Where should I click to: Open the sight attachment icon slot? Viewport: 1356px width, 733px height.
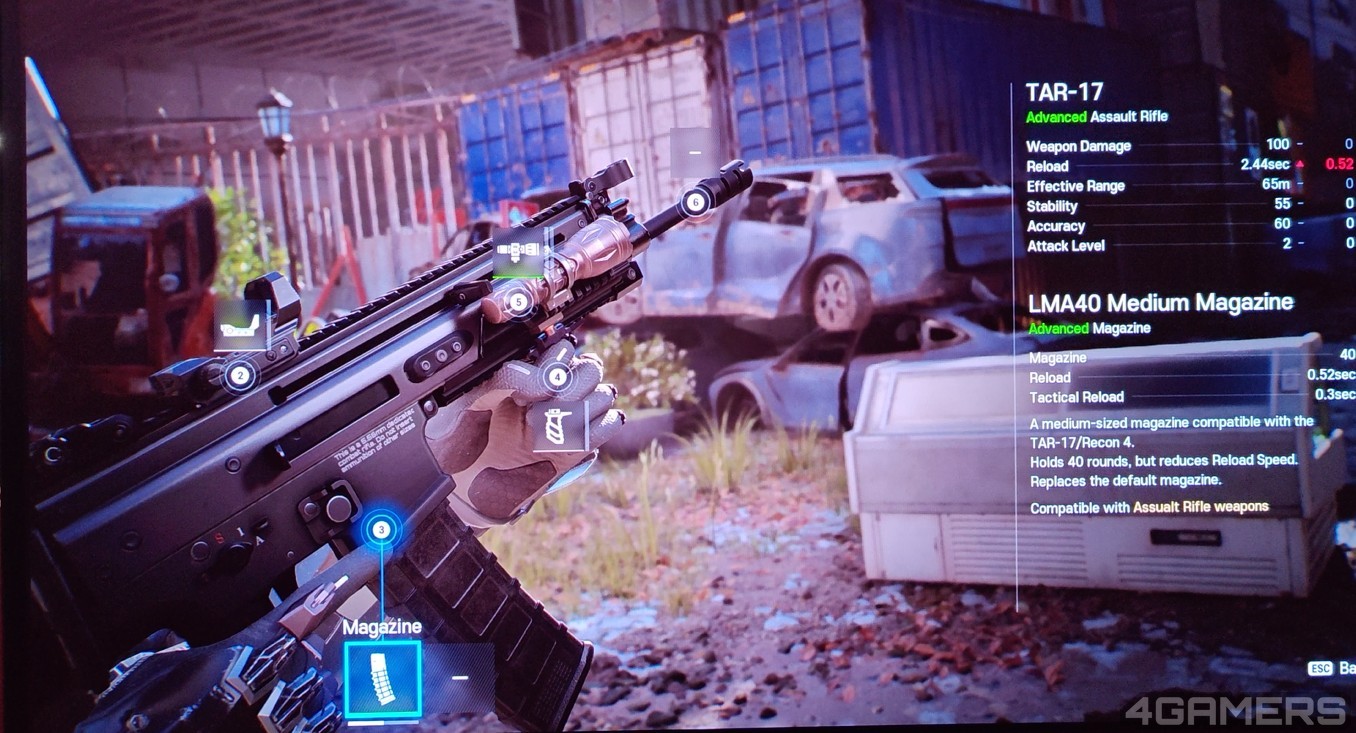[x=242, y=325]
